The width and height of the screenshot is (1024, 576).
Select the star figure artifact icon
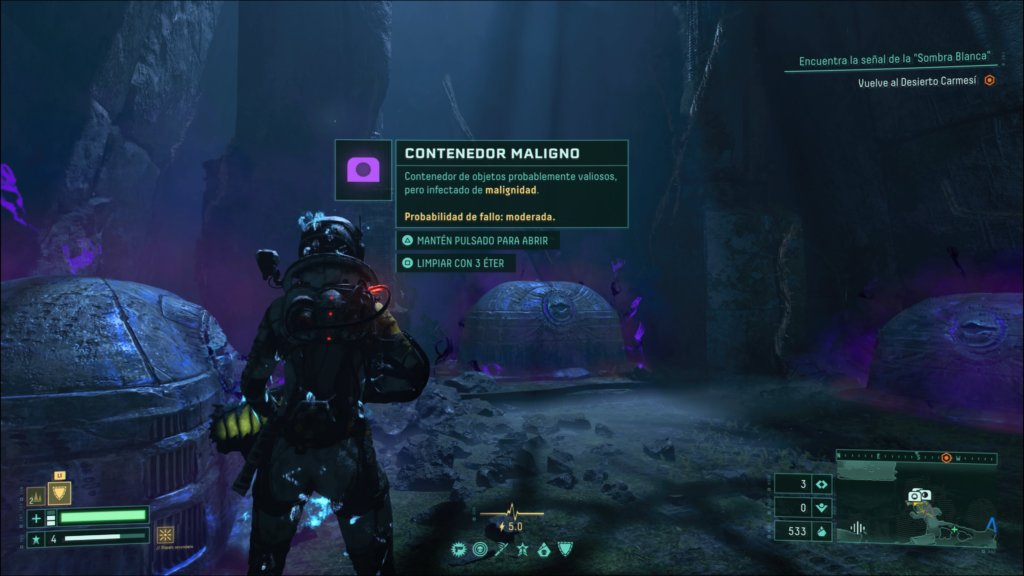pyautogui.click(x=524, y=549)
